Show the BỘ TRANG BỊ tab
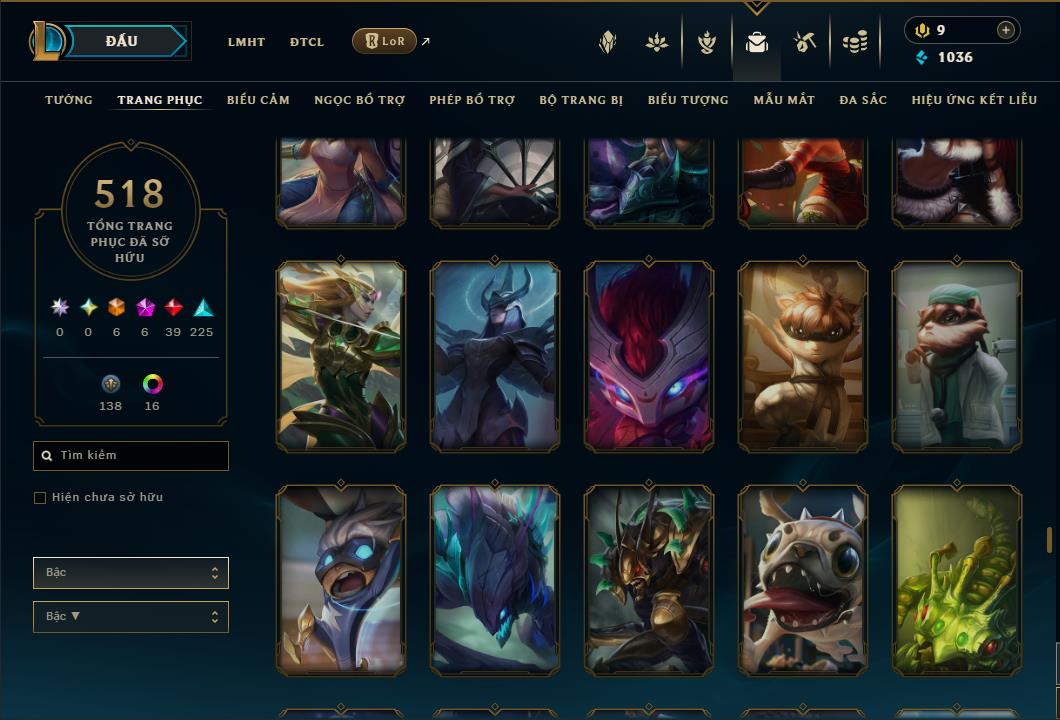This screenshot has height=720, width=1060. pyautogui.click(x=581, y=100)
